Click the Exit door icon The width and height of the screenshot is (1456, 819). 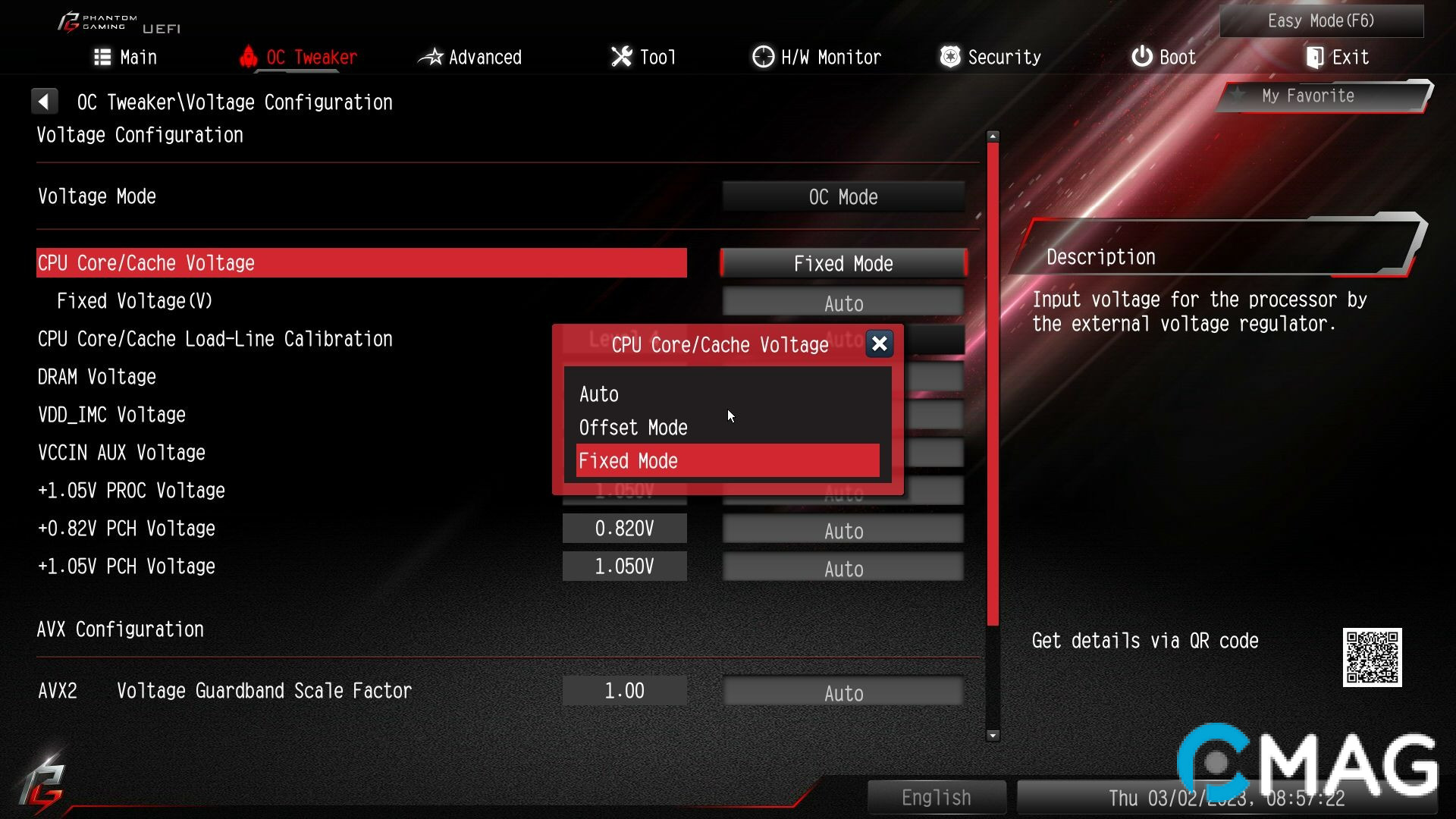coord(1314,56)
